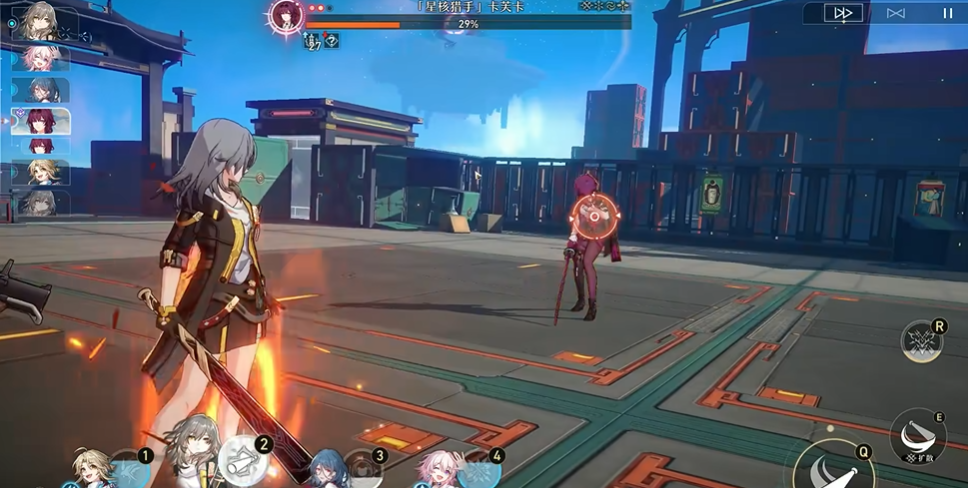Select the highlighted Kafka turn-order portrait
This screenshot has height=488, width=968.
pyautogui.click(x=42, y=121)
